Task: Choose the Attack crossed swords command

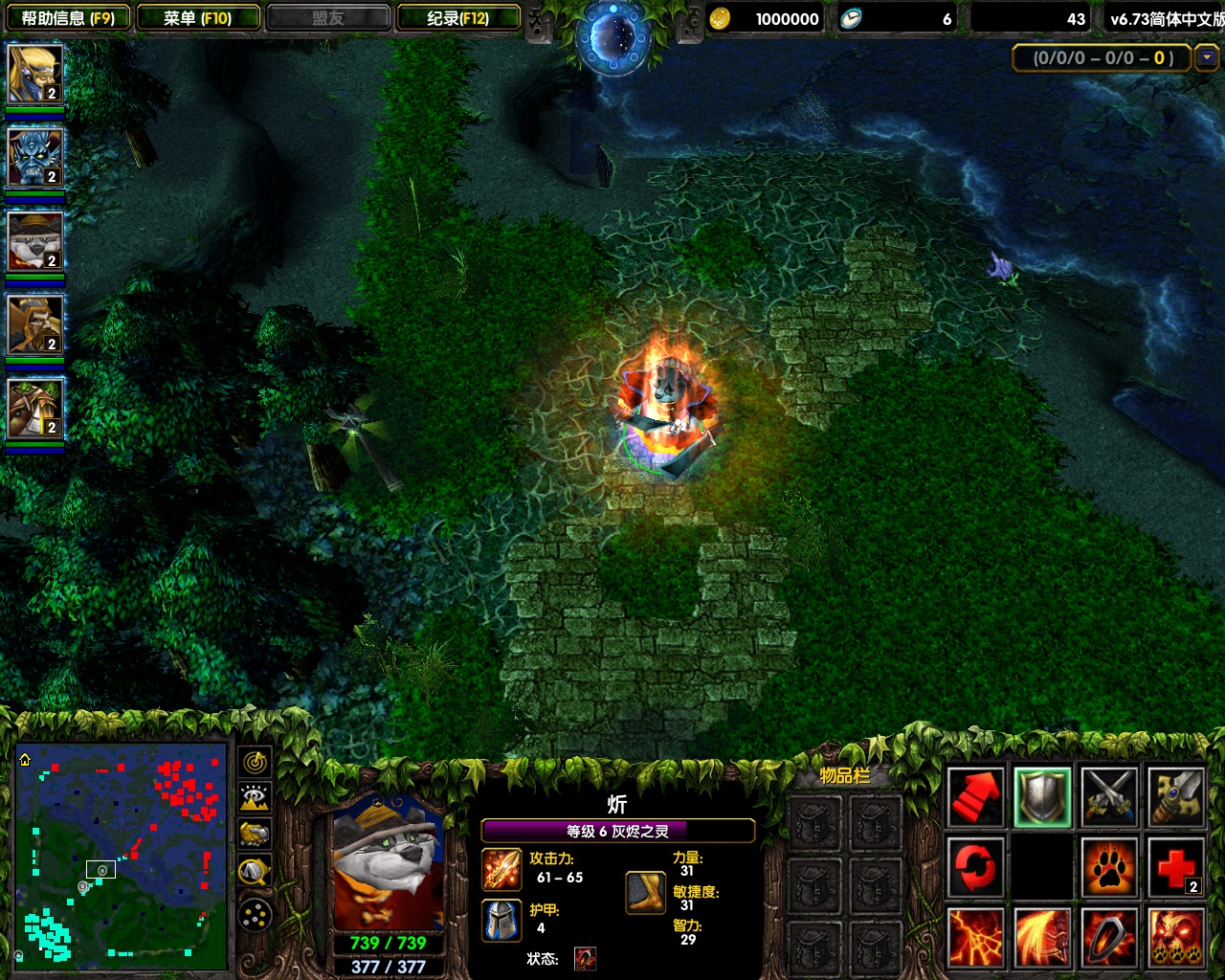Action: point(1109,796)
